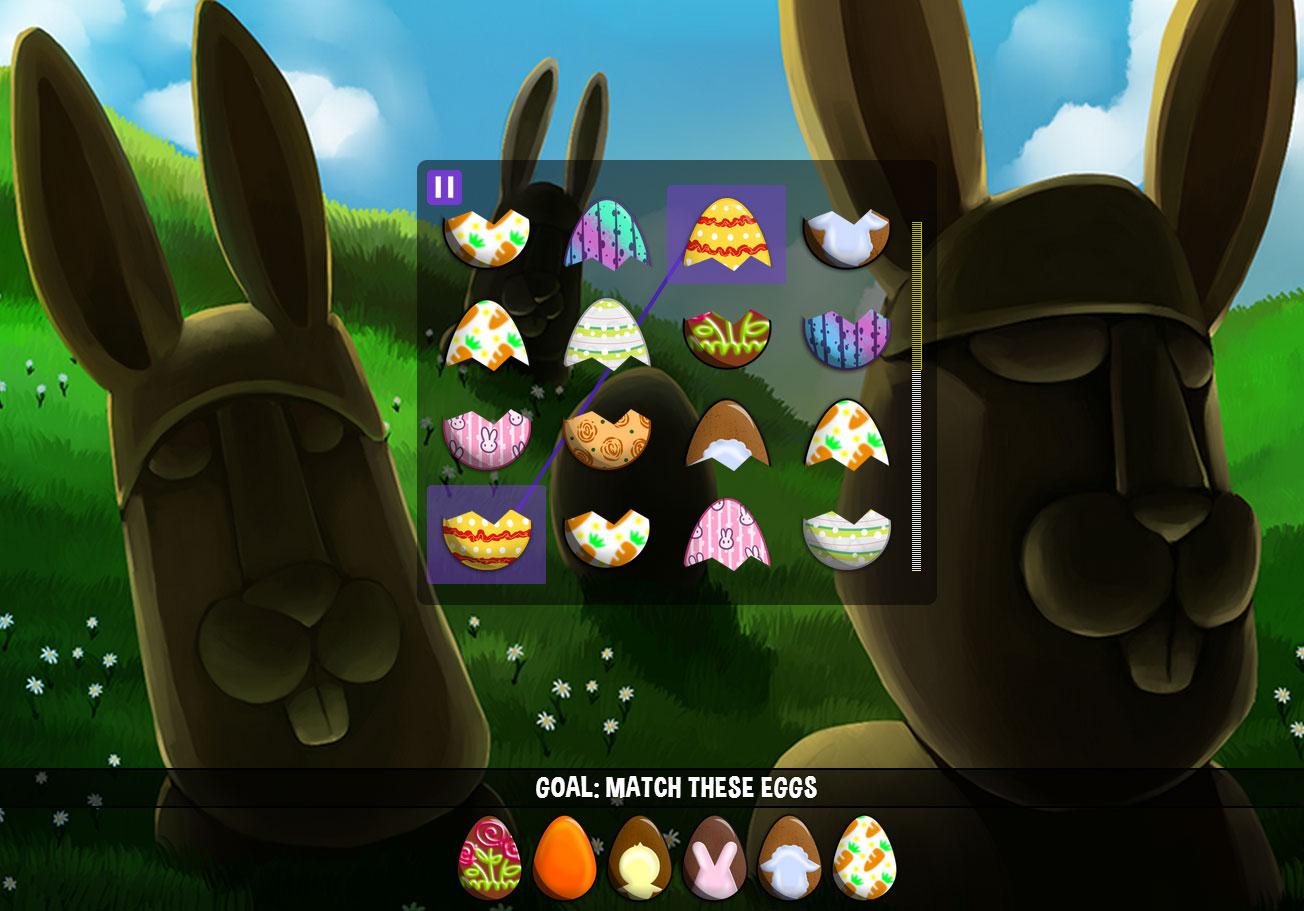
Task: Select the carrot egg in the top-left corner
Action: click(486, 237)
